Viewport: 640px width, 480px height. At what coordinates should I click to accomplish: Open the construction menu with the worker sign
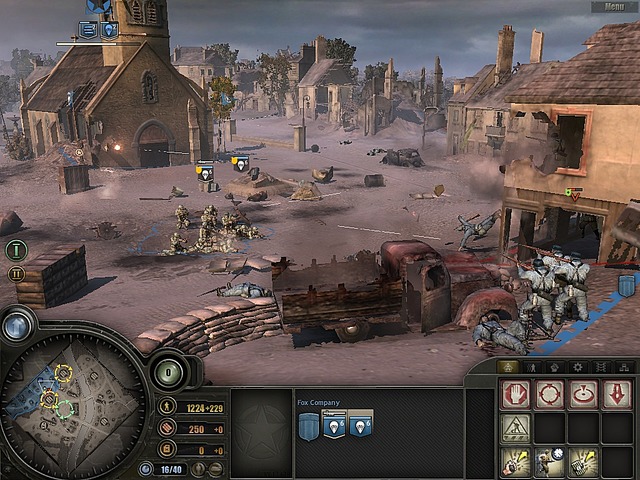(515, 428)
